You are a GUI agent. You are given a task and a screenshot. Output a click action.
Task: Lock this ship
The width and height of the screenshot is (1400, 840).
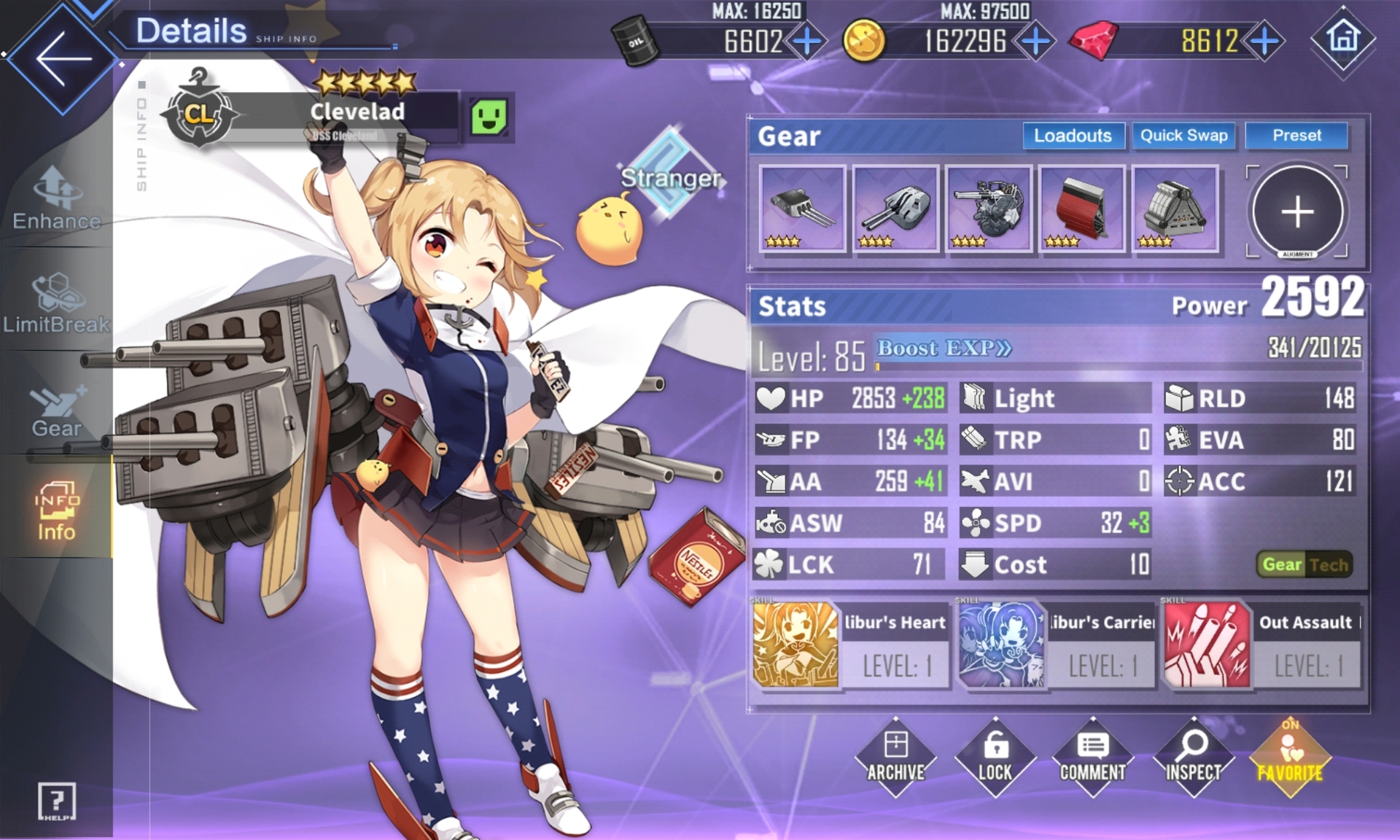click(995, 758)
